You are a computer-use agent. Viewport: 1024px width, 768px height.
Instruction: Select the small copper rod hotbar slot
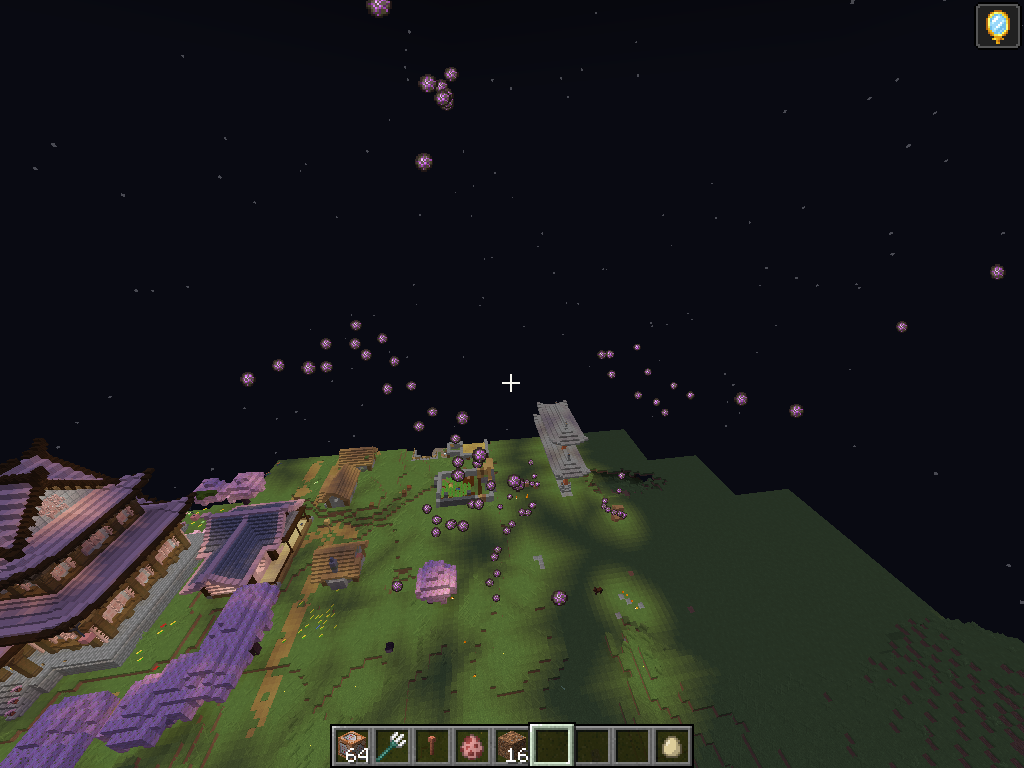pyautogui.click(x=432, y=746)
